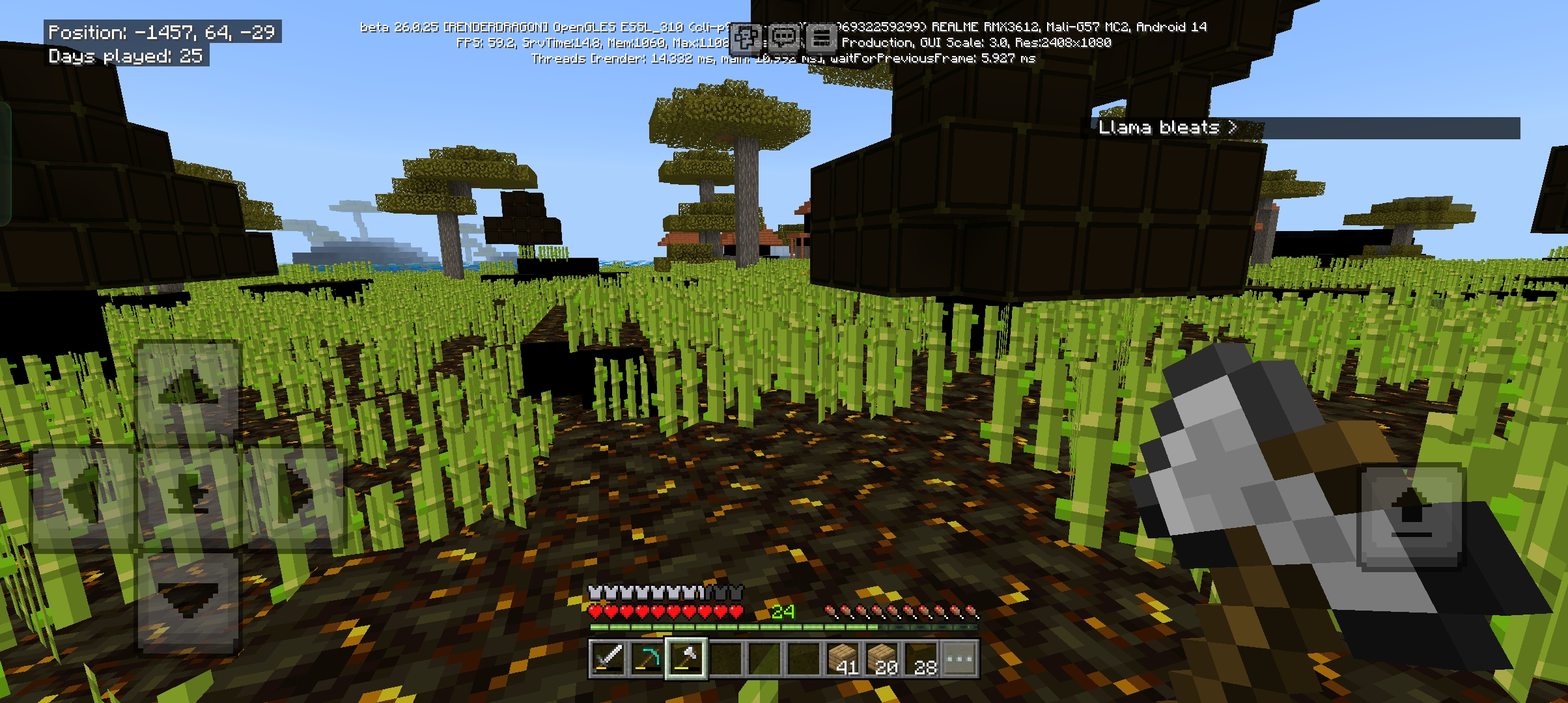
Task: Open the chat with the speech bubble button
Action: (x=783, y=38)
